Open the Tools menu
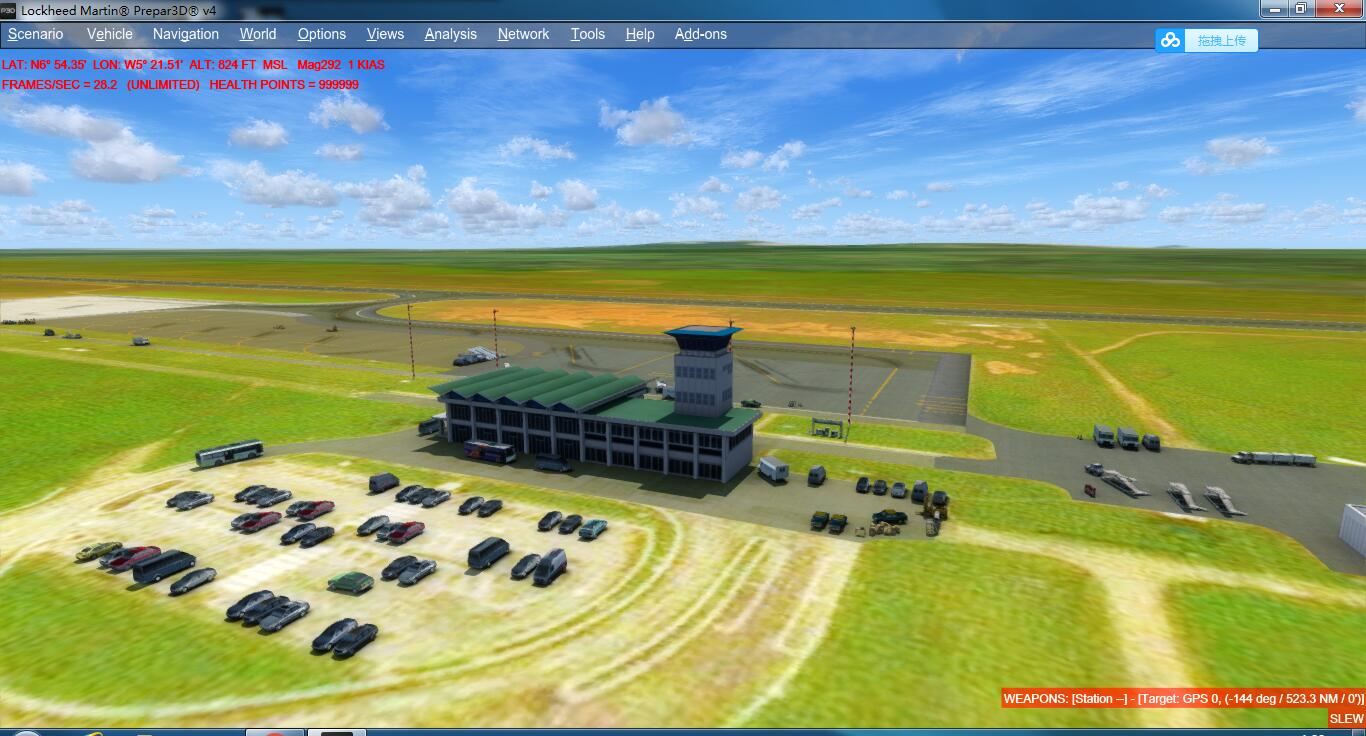The image size is (1366, 736). pos(587,33)
